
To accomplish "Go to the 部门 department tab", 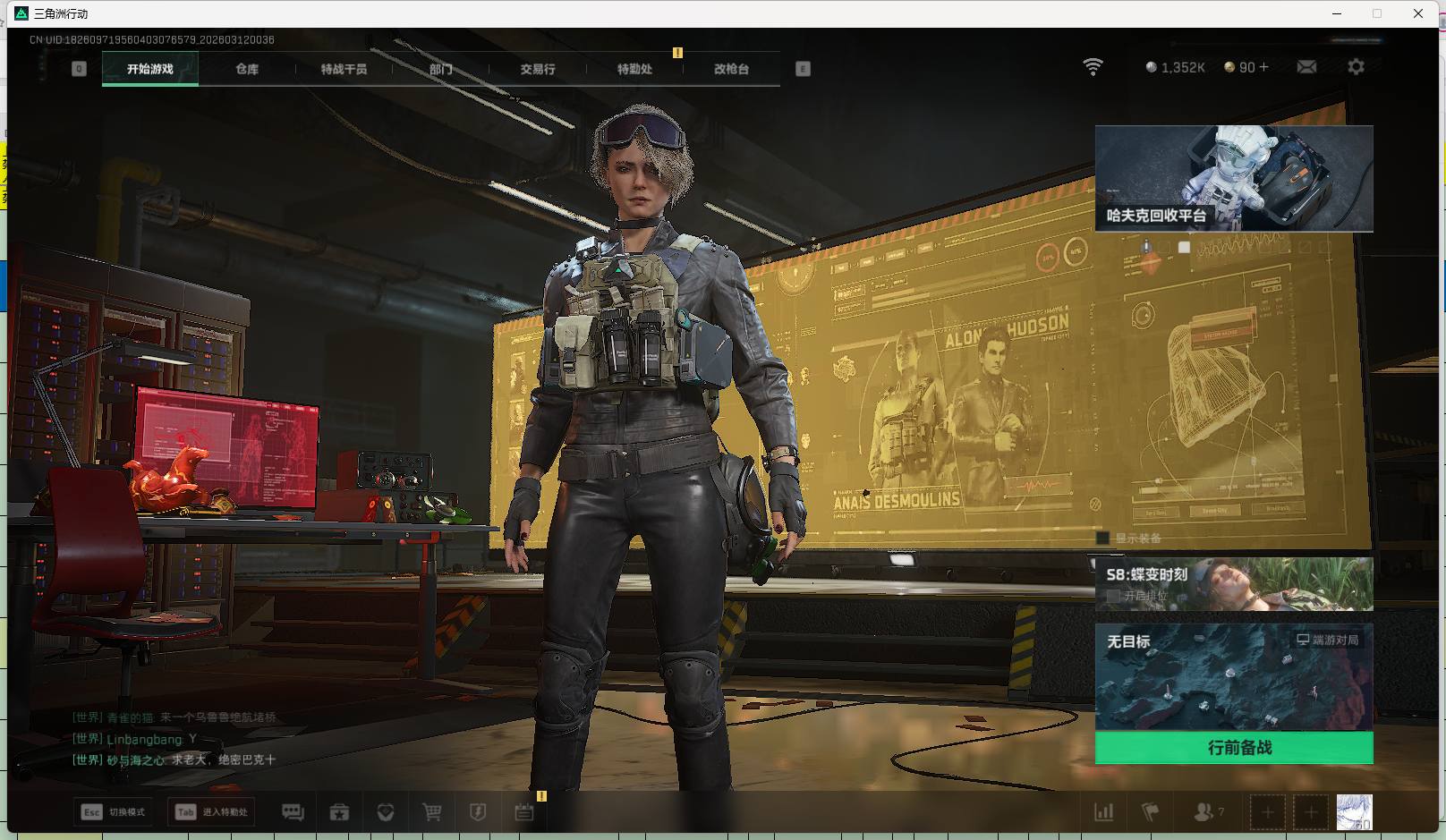I will (440, 69).
